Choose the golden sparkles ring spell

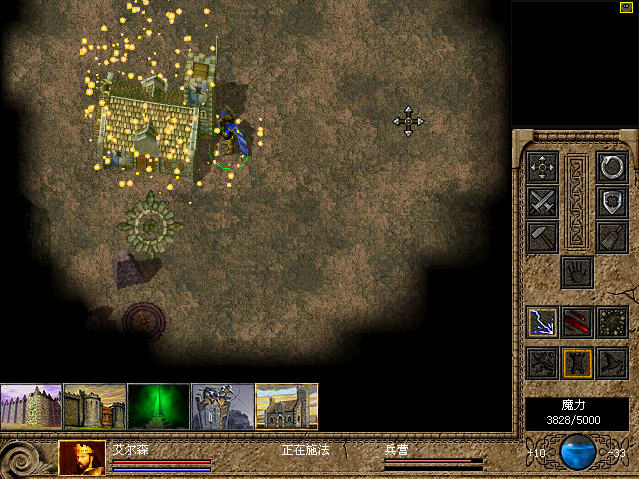point(611,322)
